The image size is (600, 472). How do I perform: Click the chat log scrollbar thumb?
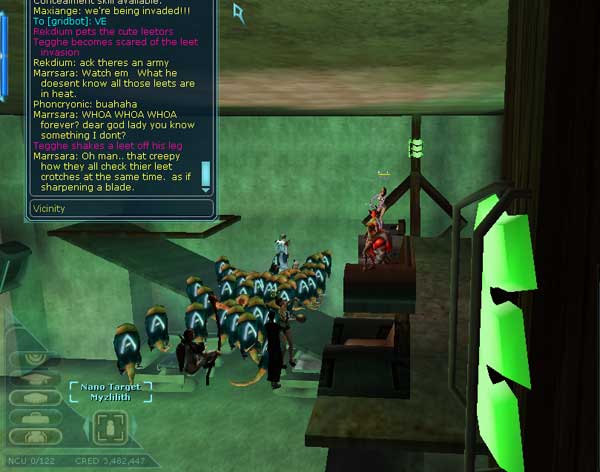click(206, 172)
